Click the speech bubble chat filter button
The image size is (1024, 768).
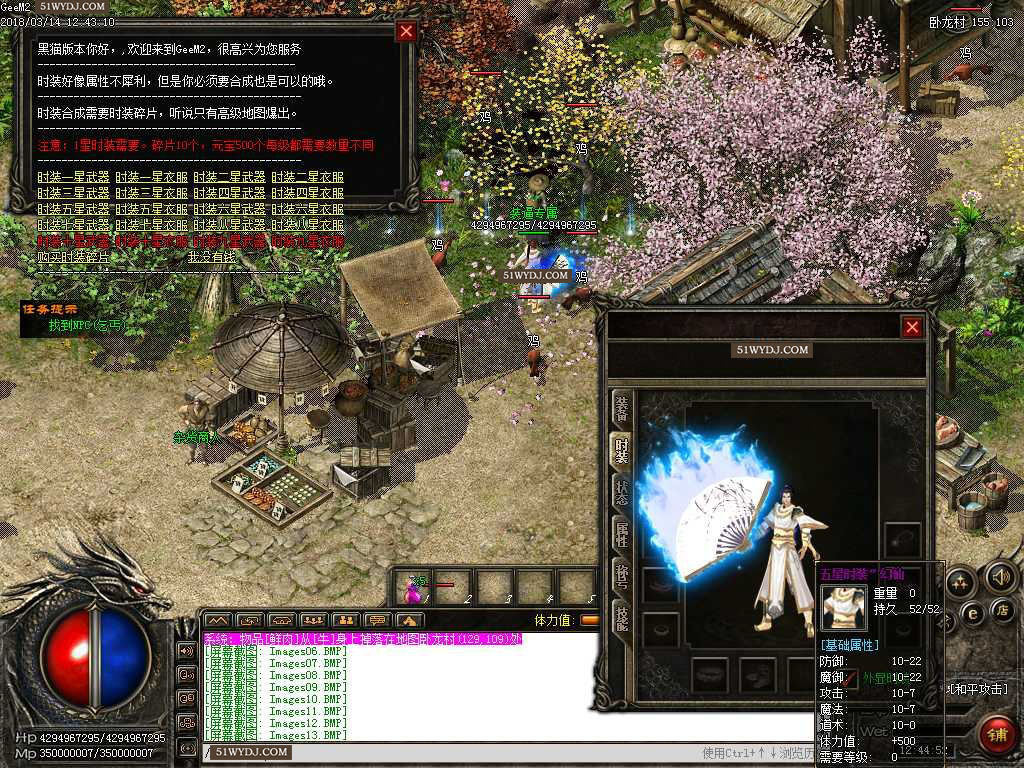[x=376, y=620]
